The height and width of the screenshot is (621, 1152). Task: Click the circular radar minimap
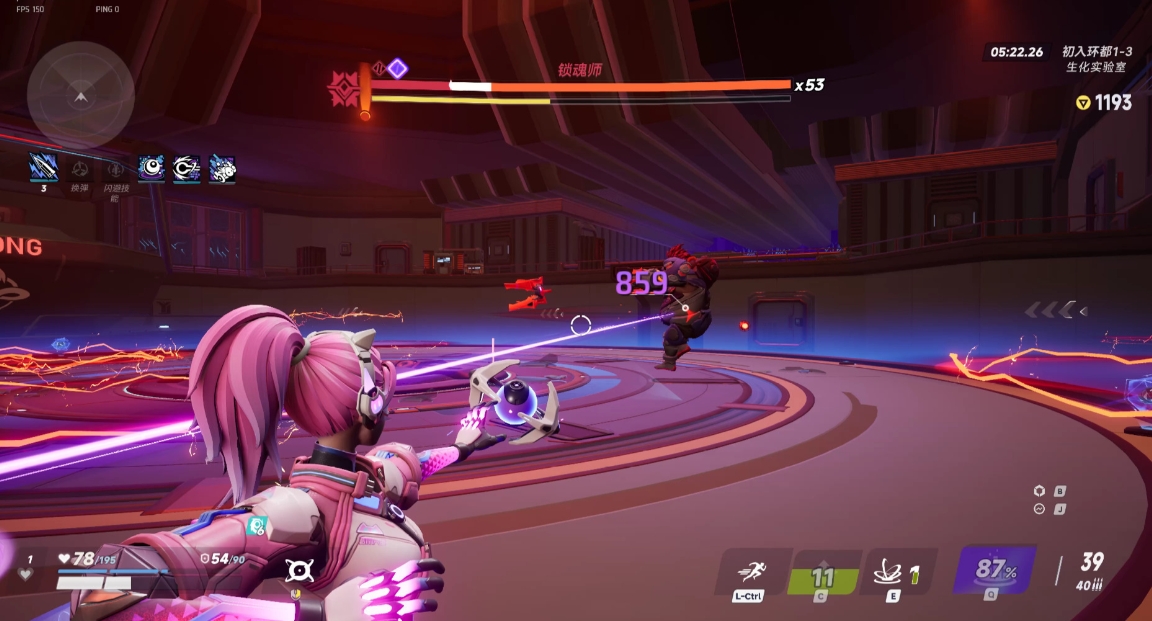click(81, 95)
